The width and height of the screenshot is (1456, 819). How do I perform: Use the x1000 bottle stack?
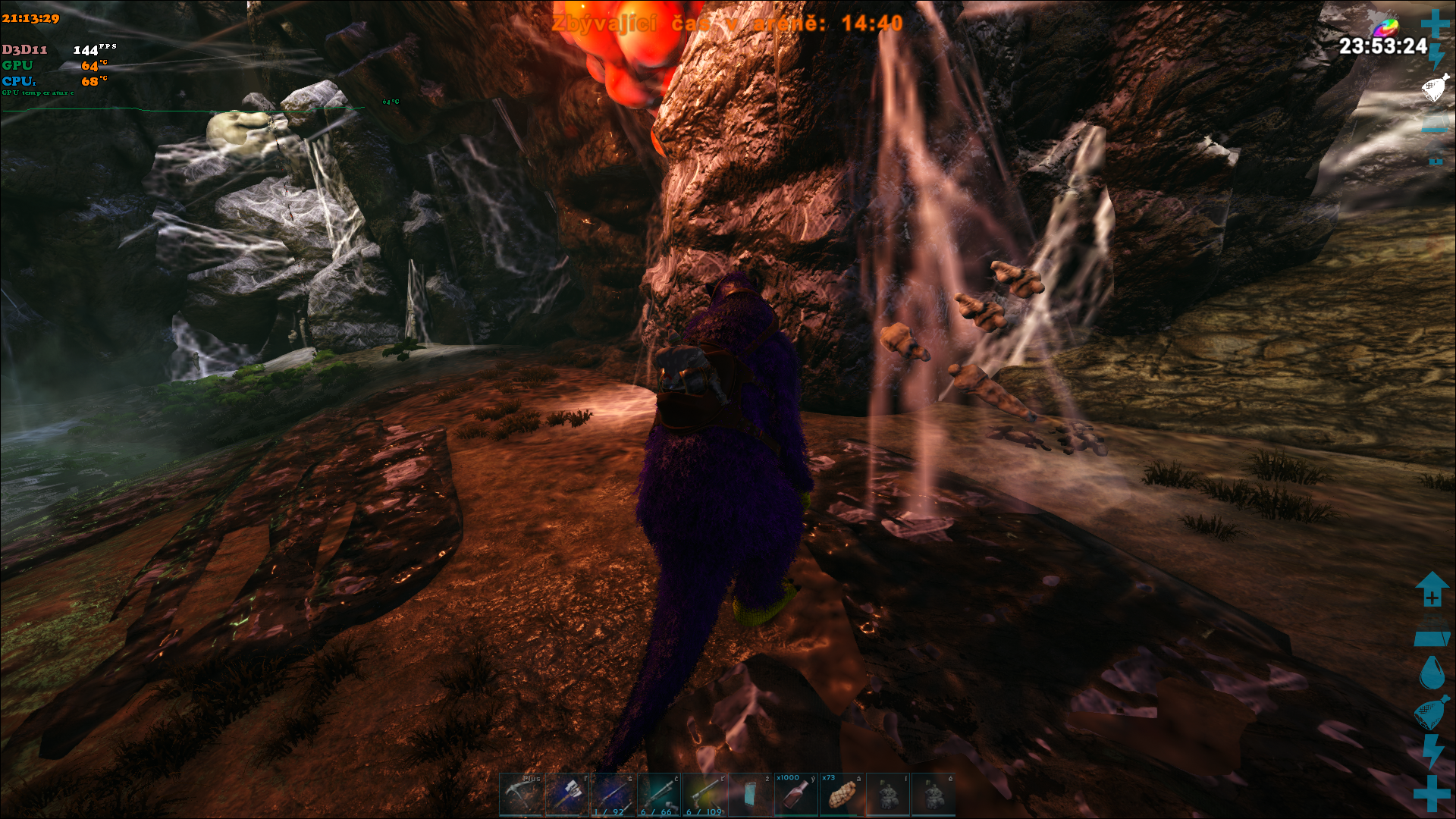point(795,794)
